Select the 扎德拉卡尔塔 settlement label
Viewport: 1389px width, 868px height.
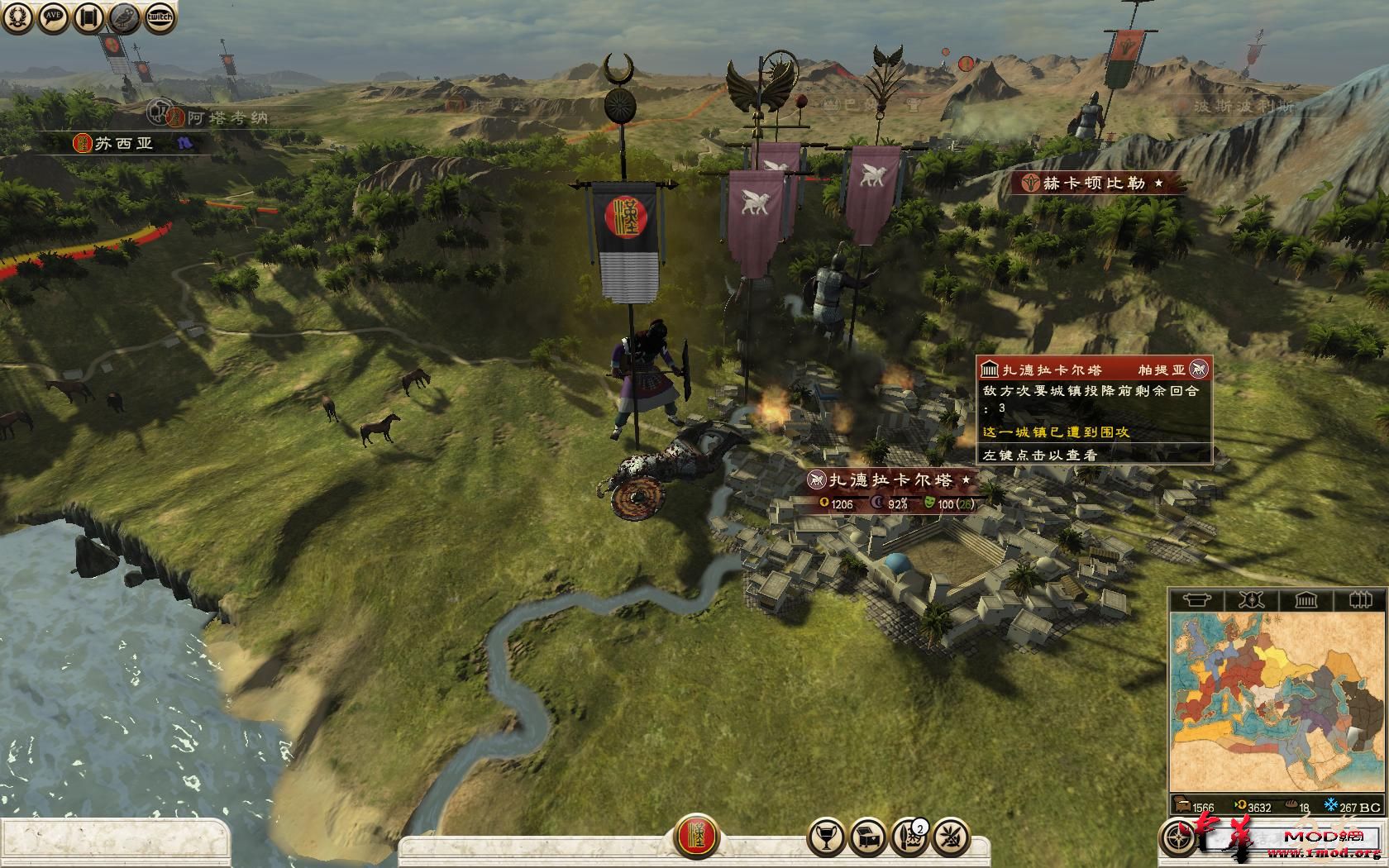point(890,479)
